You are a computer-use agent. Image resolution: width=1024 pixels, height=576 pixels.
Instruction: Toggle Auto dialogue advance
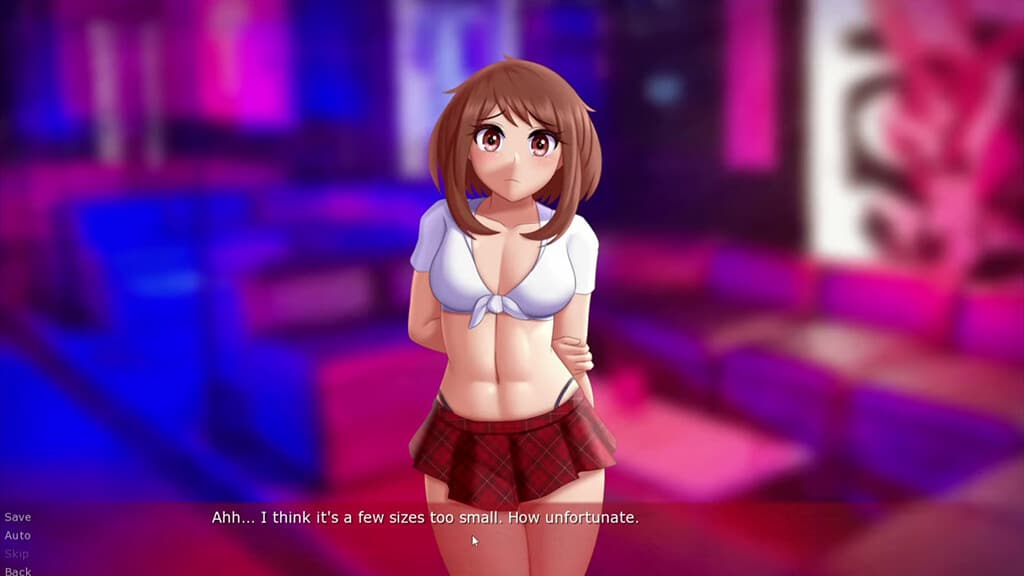click(x=18, y=535)
